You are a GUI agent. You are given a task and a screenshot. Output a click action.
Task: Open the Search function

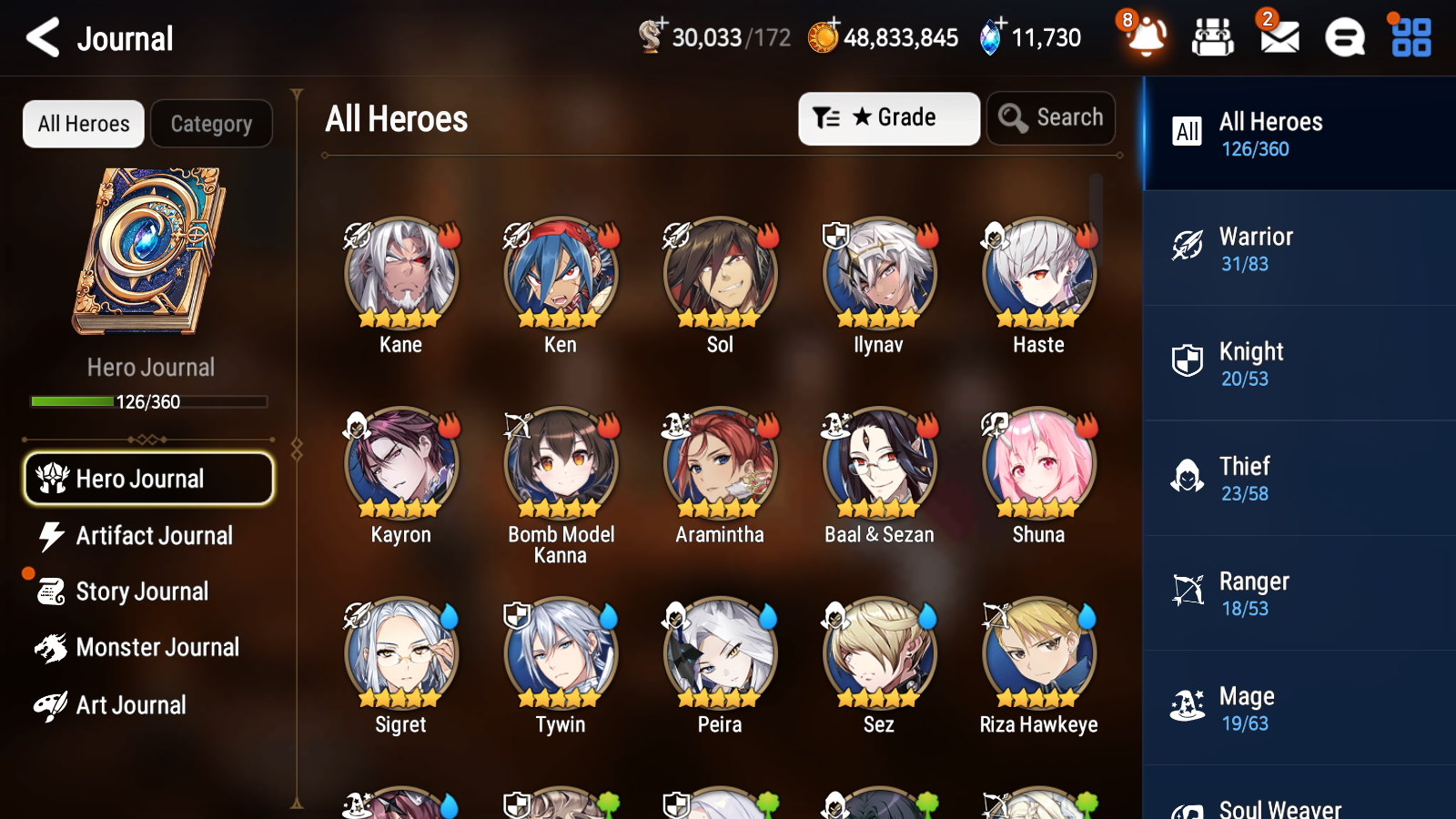coord(1051,117)
